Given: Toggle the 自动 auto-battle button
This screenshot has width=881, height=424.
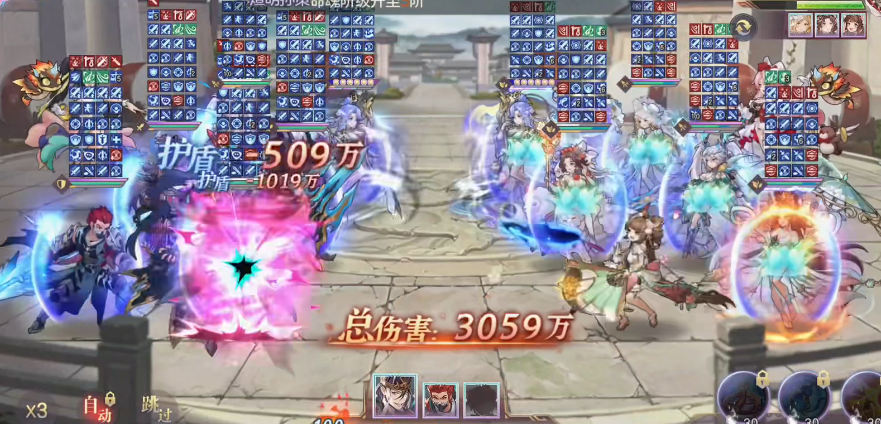Looking at the screenshot, I should pyautogui.click(x=96, y=407).
